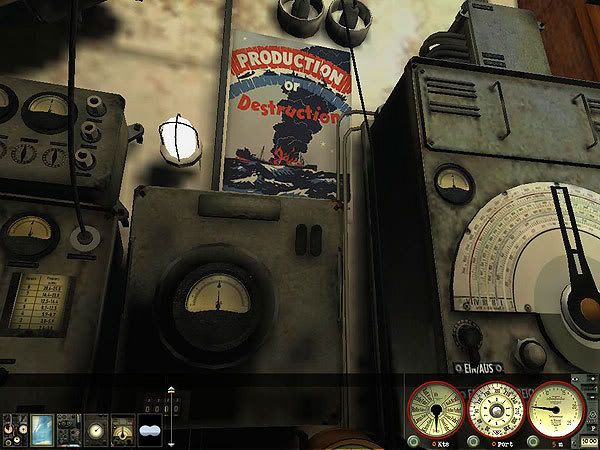Set a course on the compass heading dial
Image resolution: width=600 pixels, height=450 pixels.
pos(495,408)
